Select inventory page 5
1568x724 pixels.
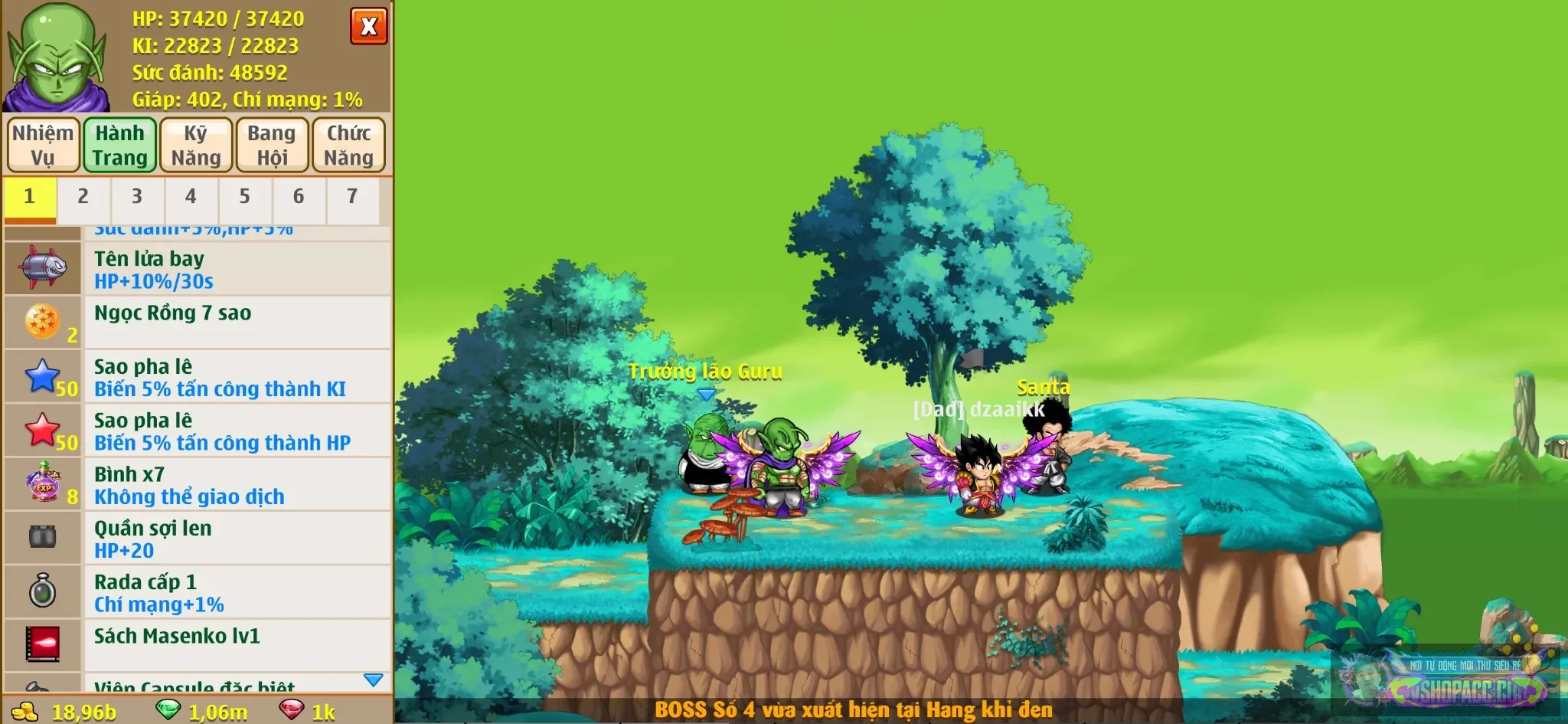pos(244,197)
